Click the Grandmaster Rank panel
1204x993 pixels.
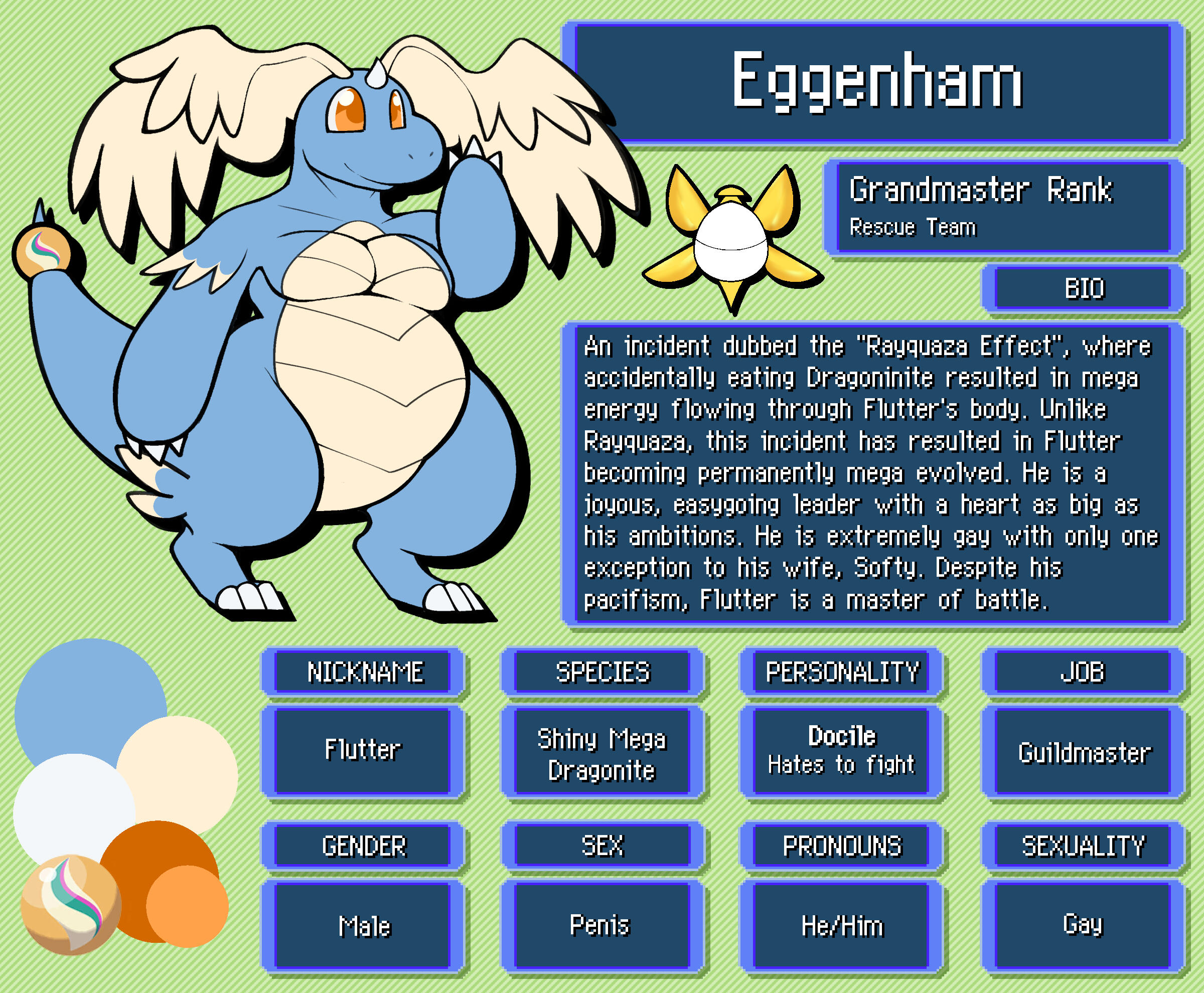[1002, 207]
